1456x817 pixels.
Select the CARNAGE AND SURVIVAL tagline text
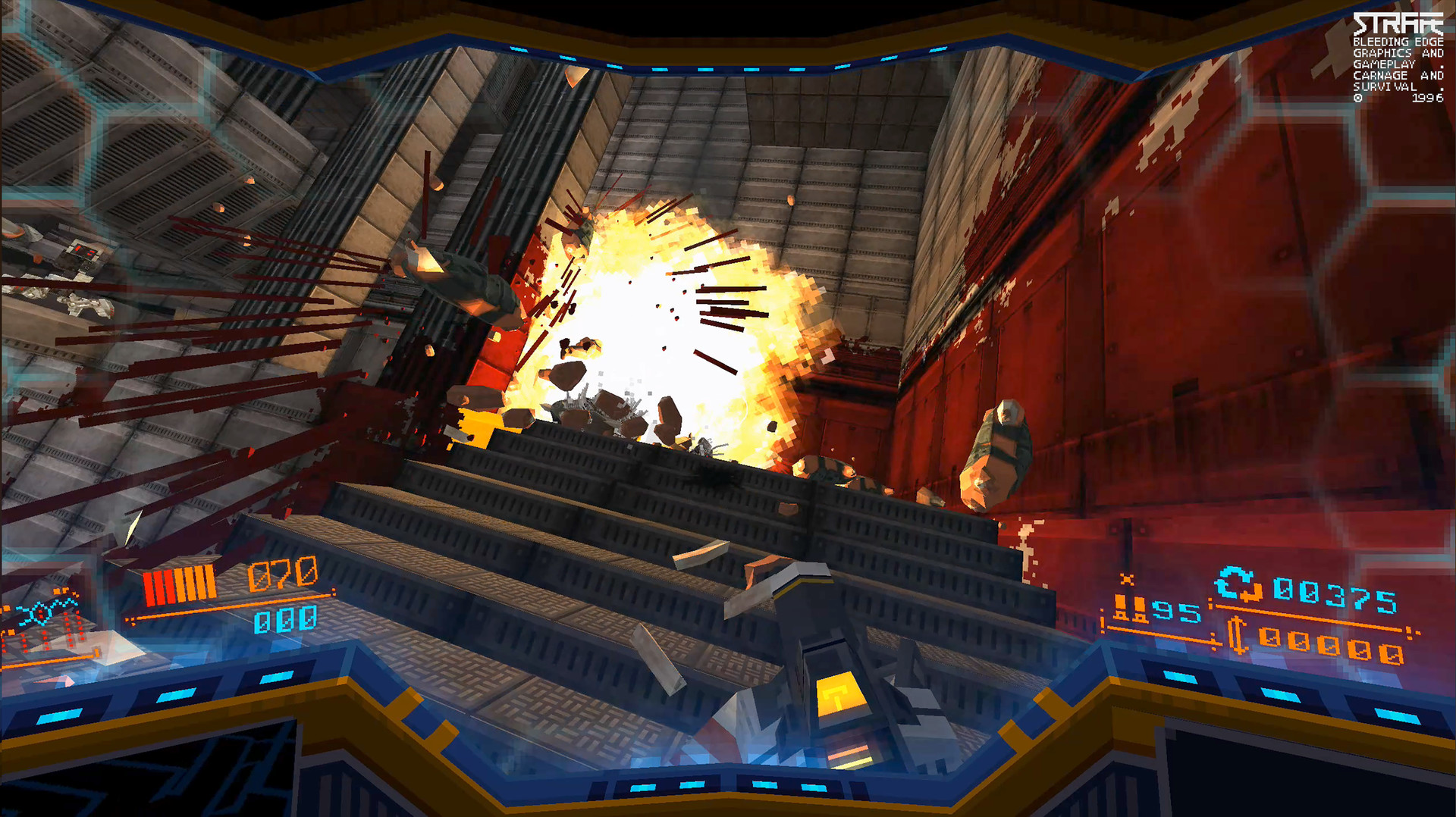click(1399, 82)
